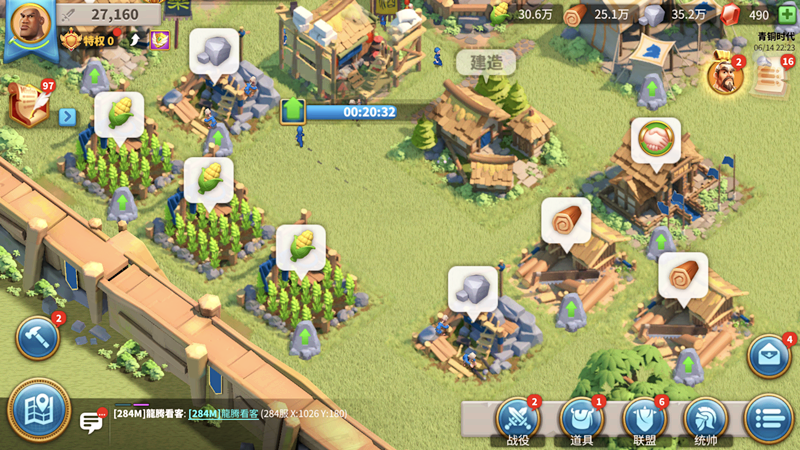Open the player profile portrait
Screen dimensions: 800x450
point(28,26)
